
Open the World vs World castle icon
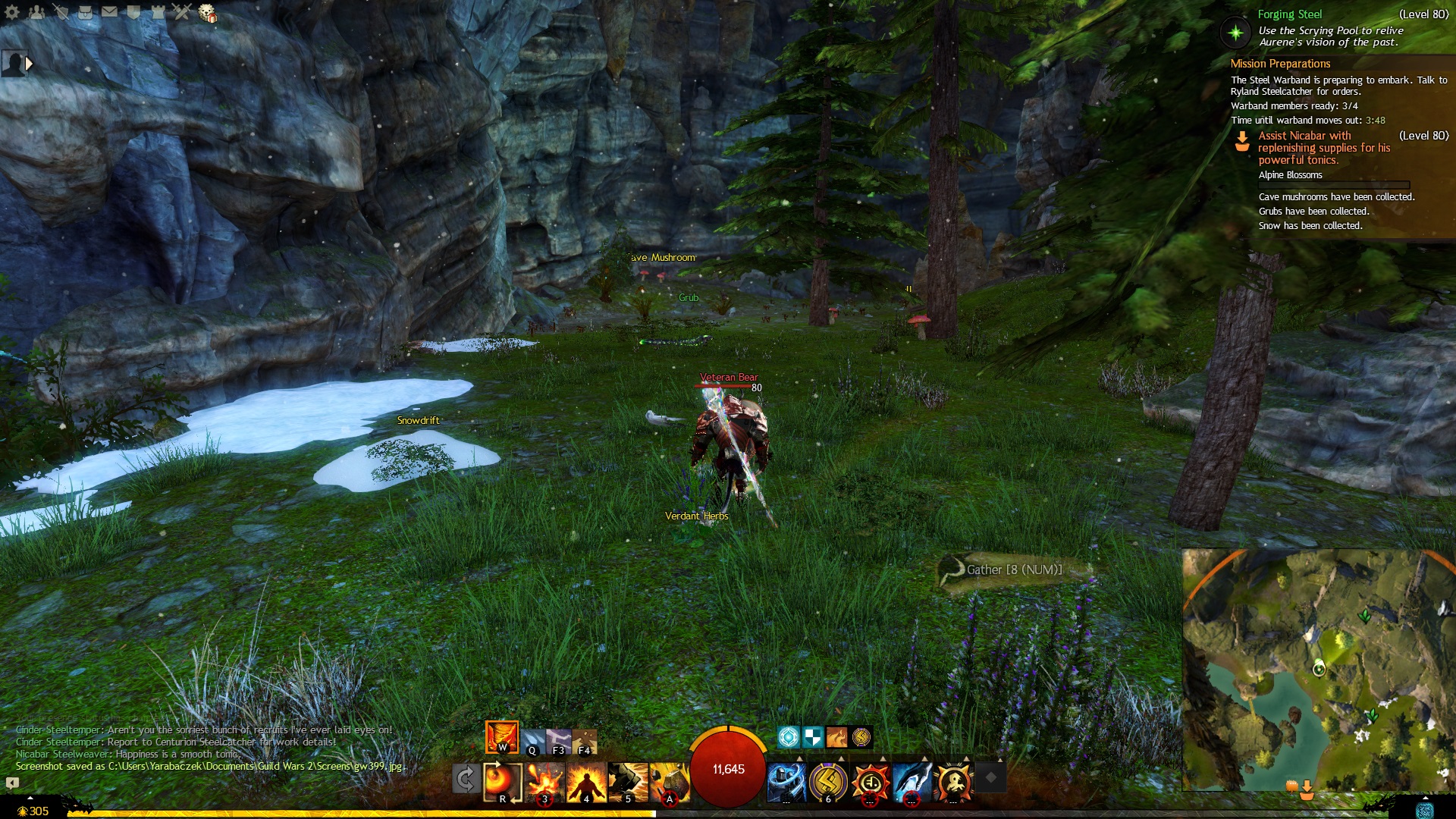point(158,12)
